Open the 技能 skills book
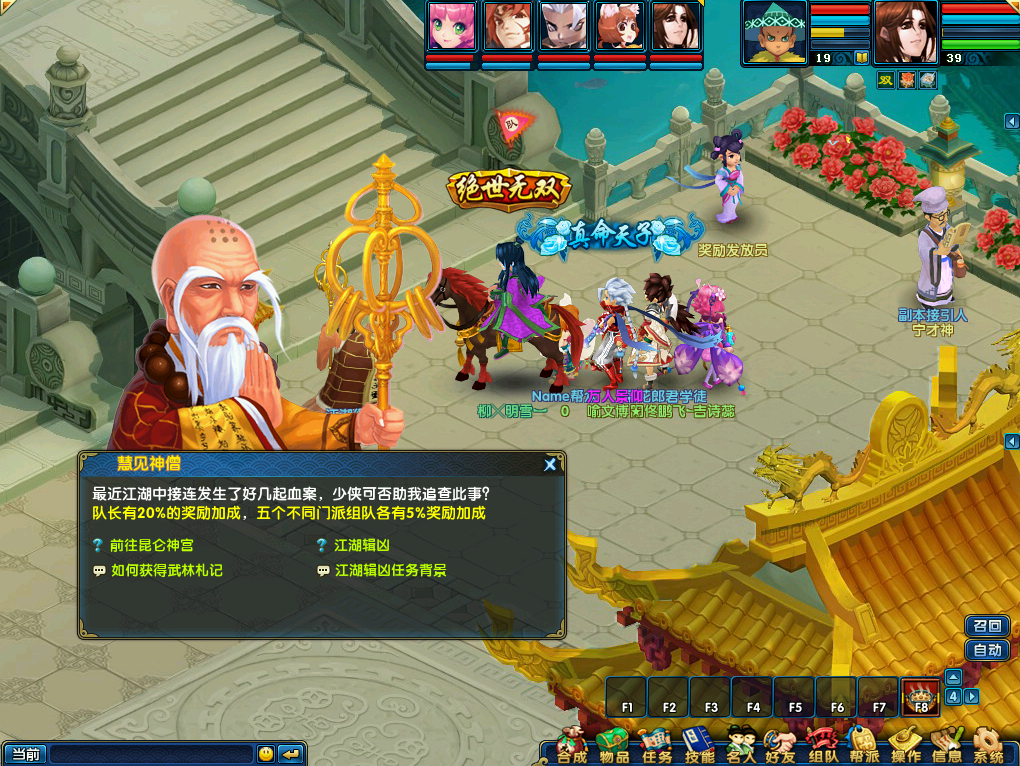The image size is (1020, 766). pos(698,746)
